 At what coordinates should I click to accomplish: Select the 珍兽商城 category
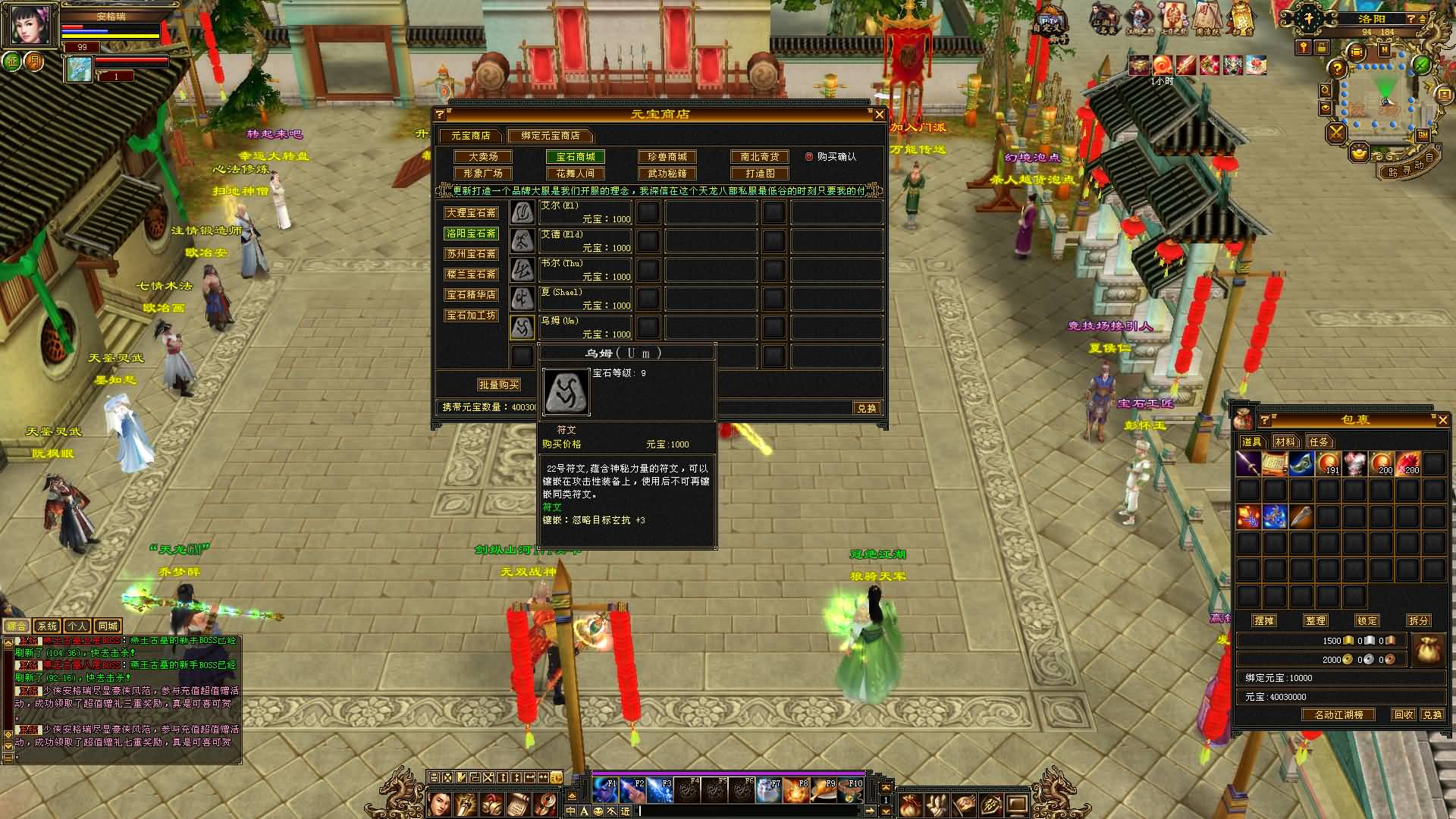click(667, 157)
